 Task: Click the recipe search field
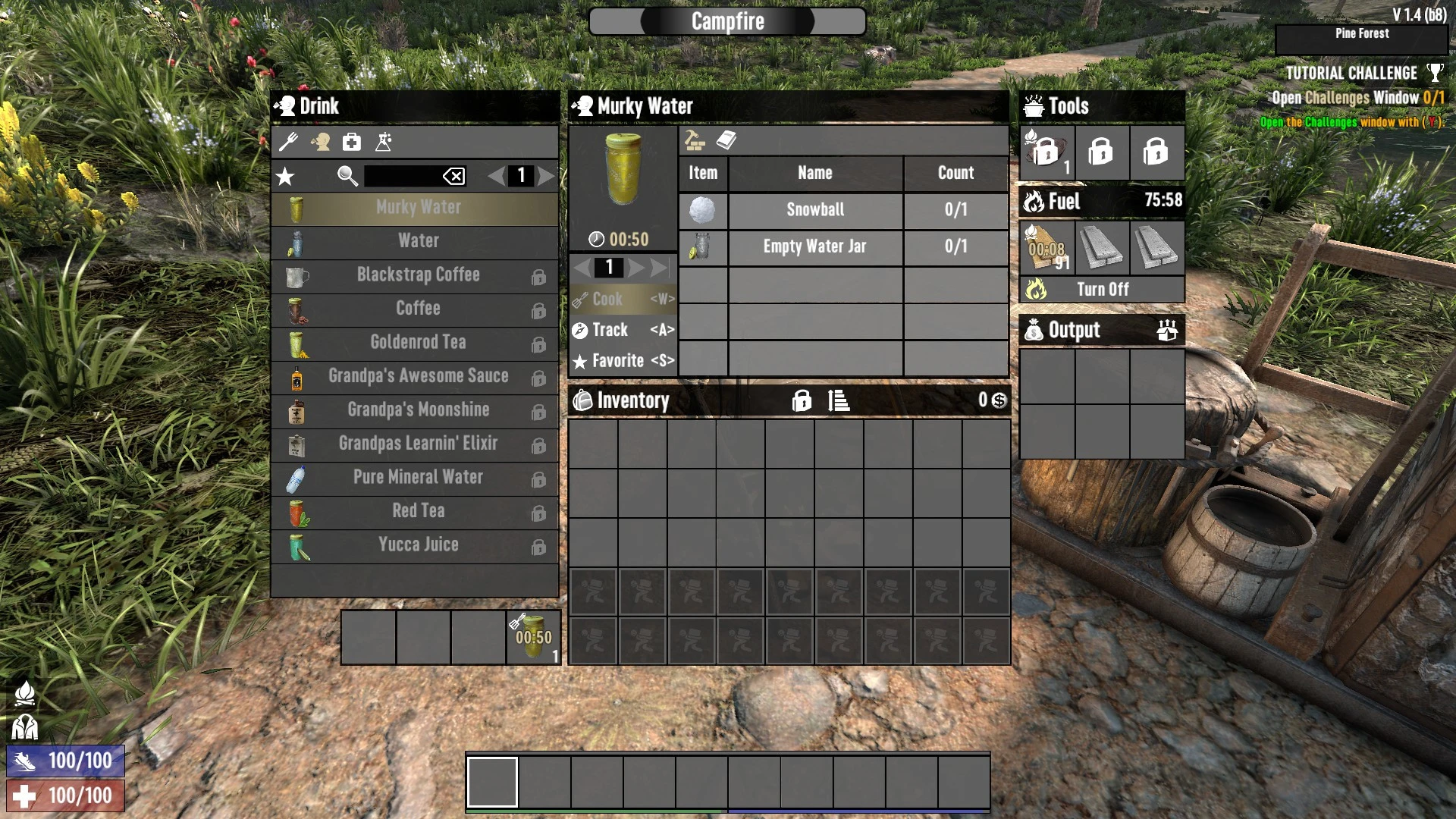(402, 176)
